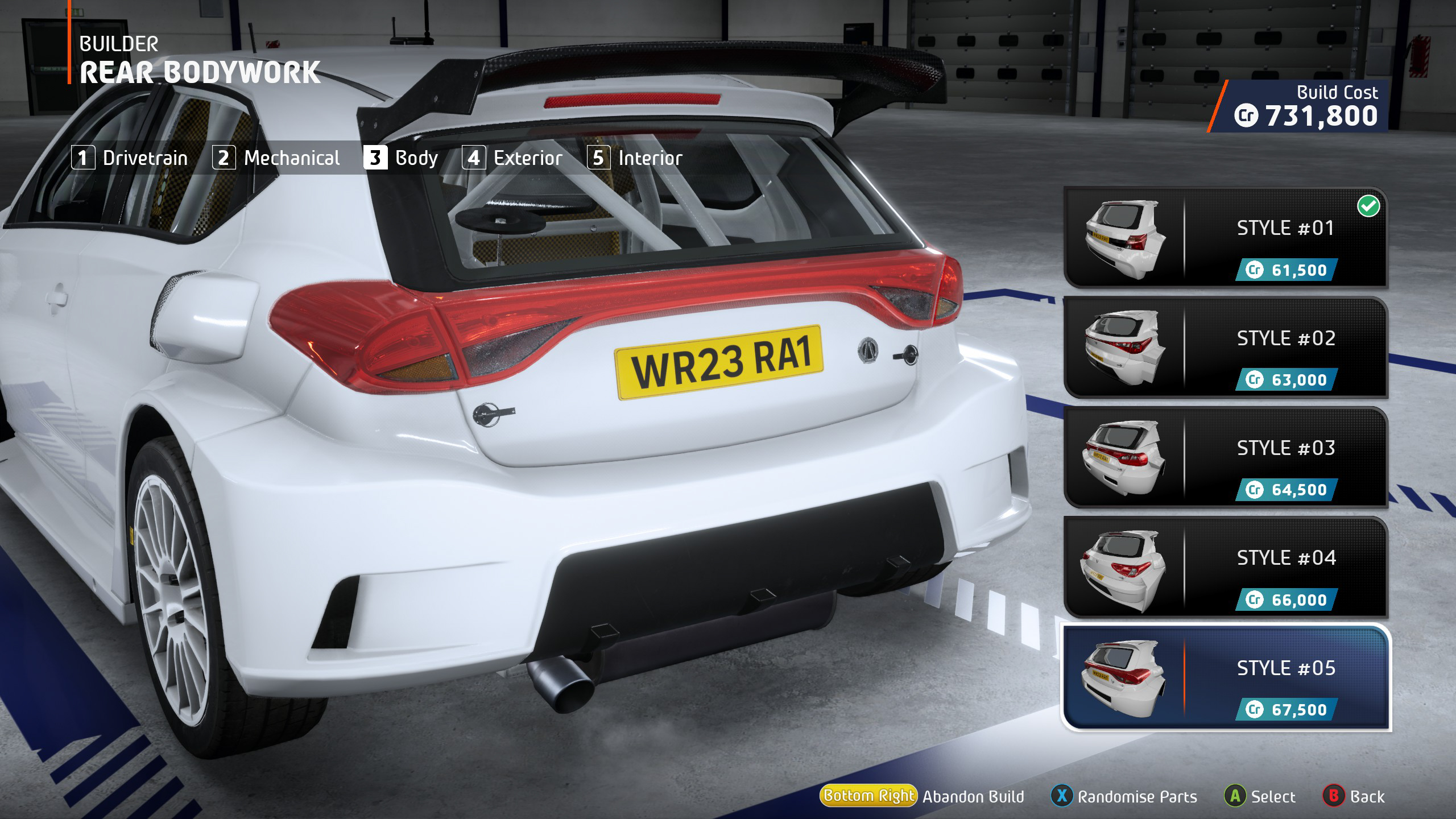Pick rear bodywork Style #02
The width and height of the screenshot is (1456, 819).
1225,348
